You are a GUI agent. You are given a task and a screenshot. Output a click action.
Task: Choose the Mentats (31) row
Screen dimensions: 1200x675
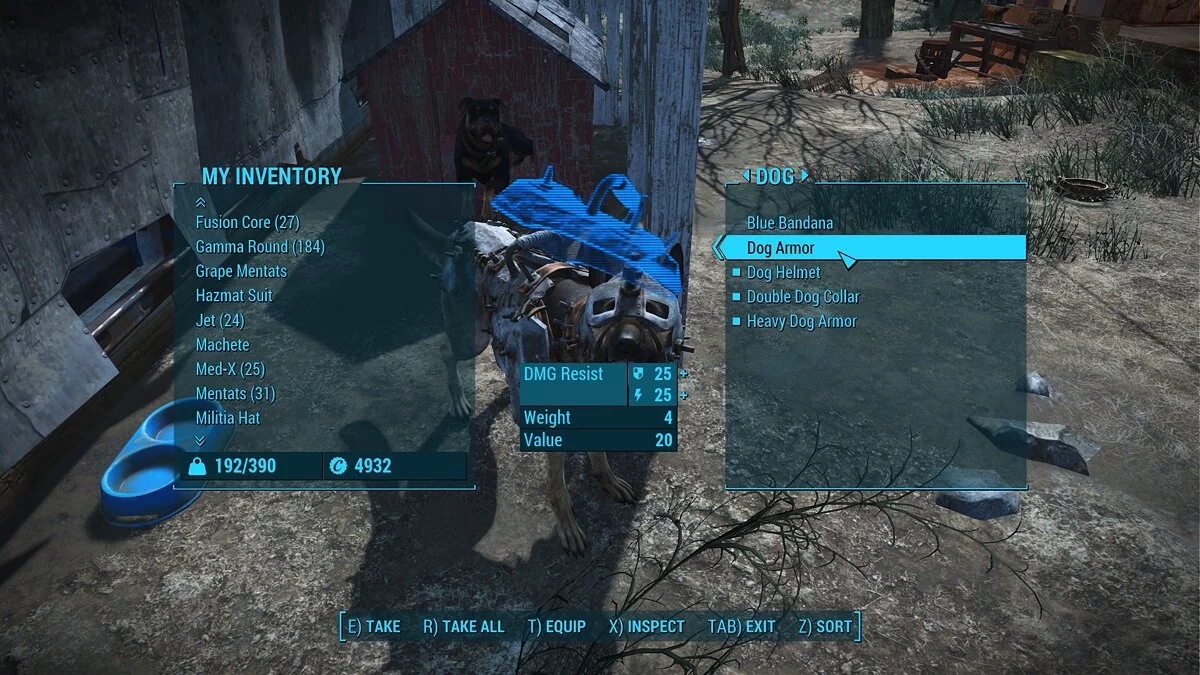[235, 394]
